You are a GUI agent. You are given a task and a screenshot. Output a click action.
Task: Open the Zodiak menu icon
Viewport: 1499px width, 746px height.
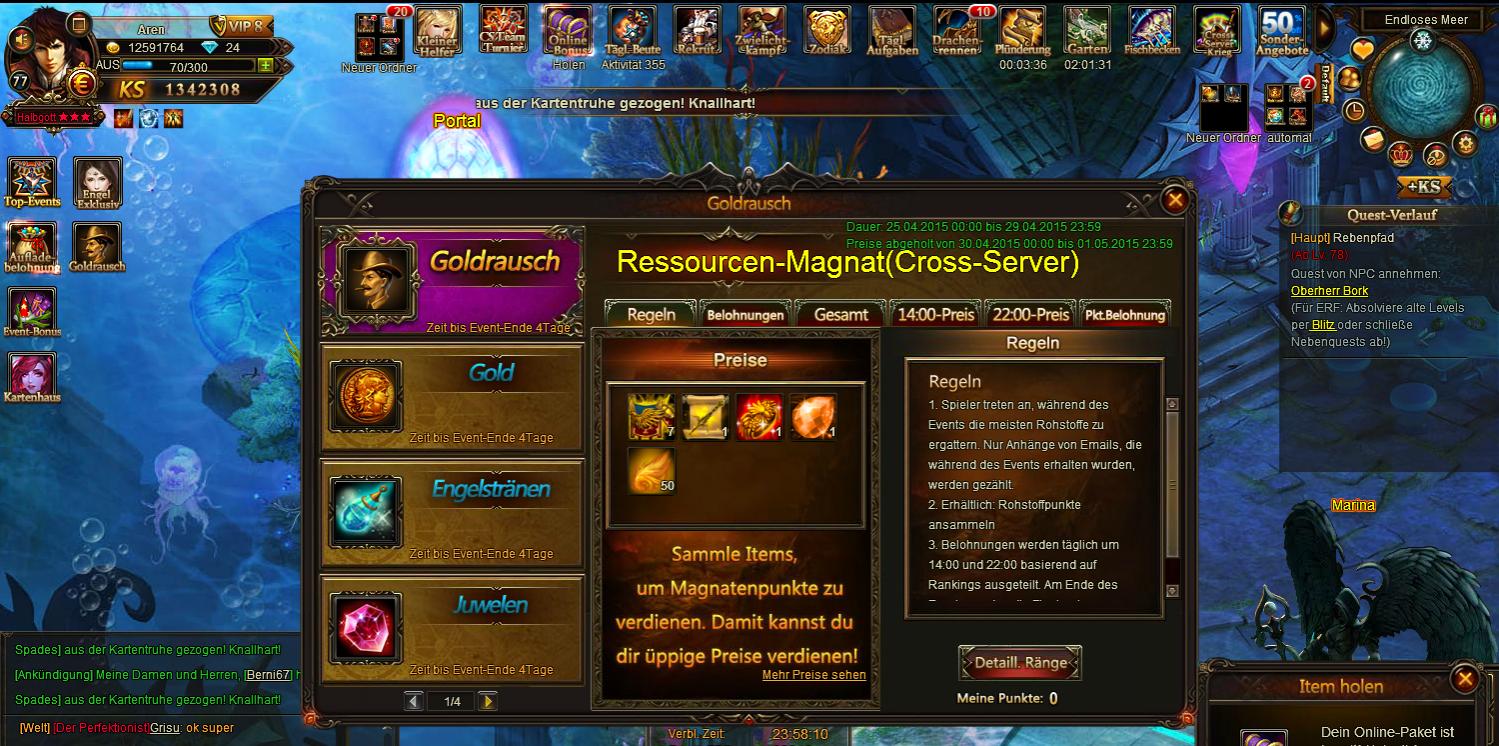tap(827, 30)
